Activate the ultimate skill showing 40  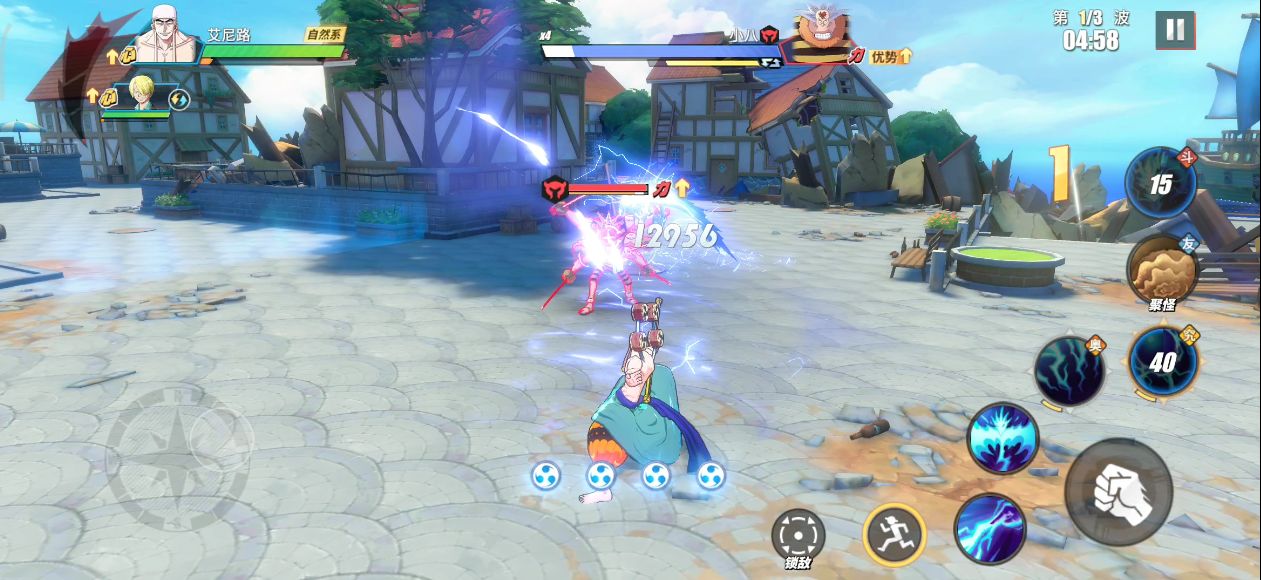[1162, 361]
